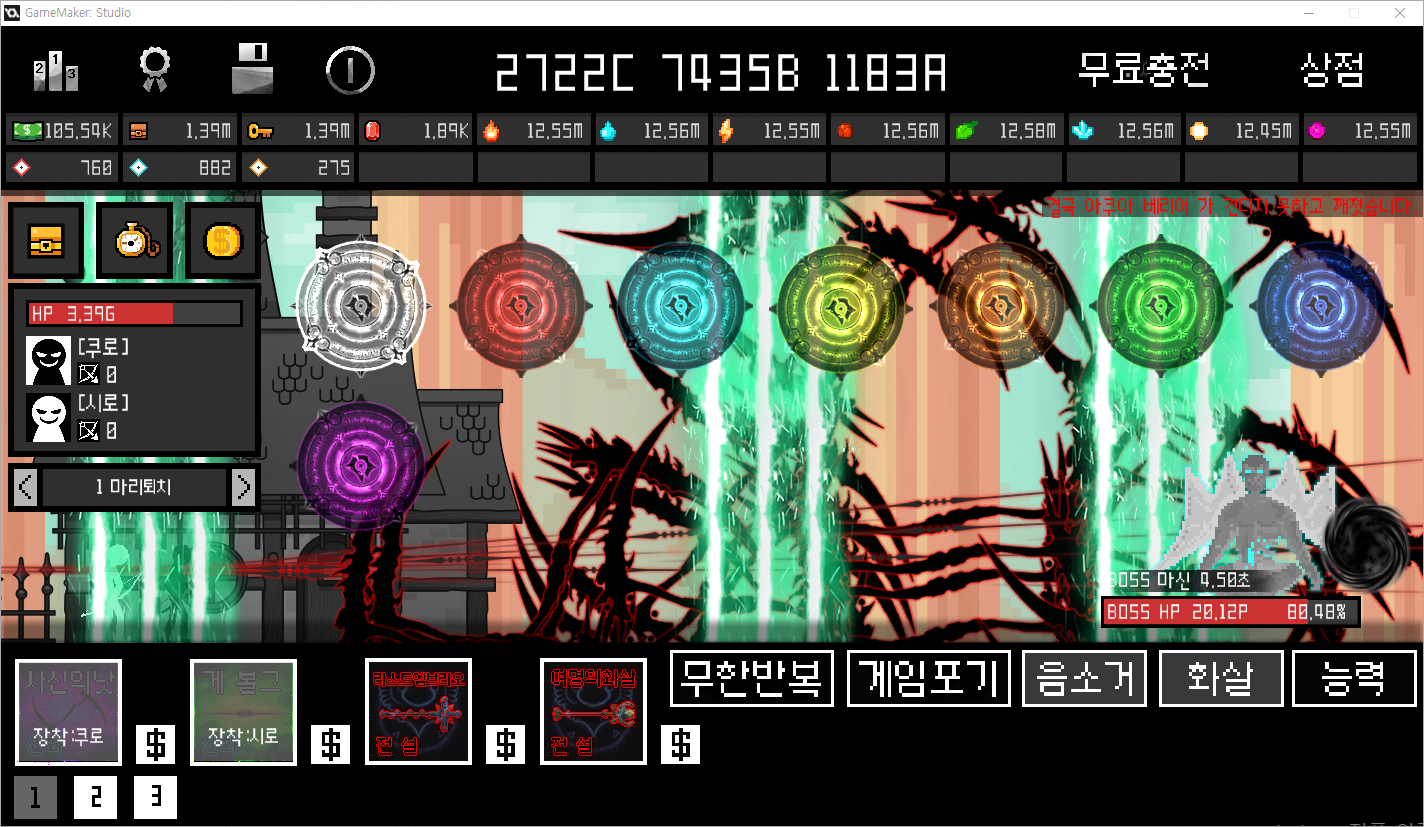Enable 무한반복 infinite repeat mode
Viewport: 1424px width, 827px height.
(751, 678)
